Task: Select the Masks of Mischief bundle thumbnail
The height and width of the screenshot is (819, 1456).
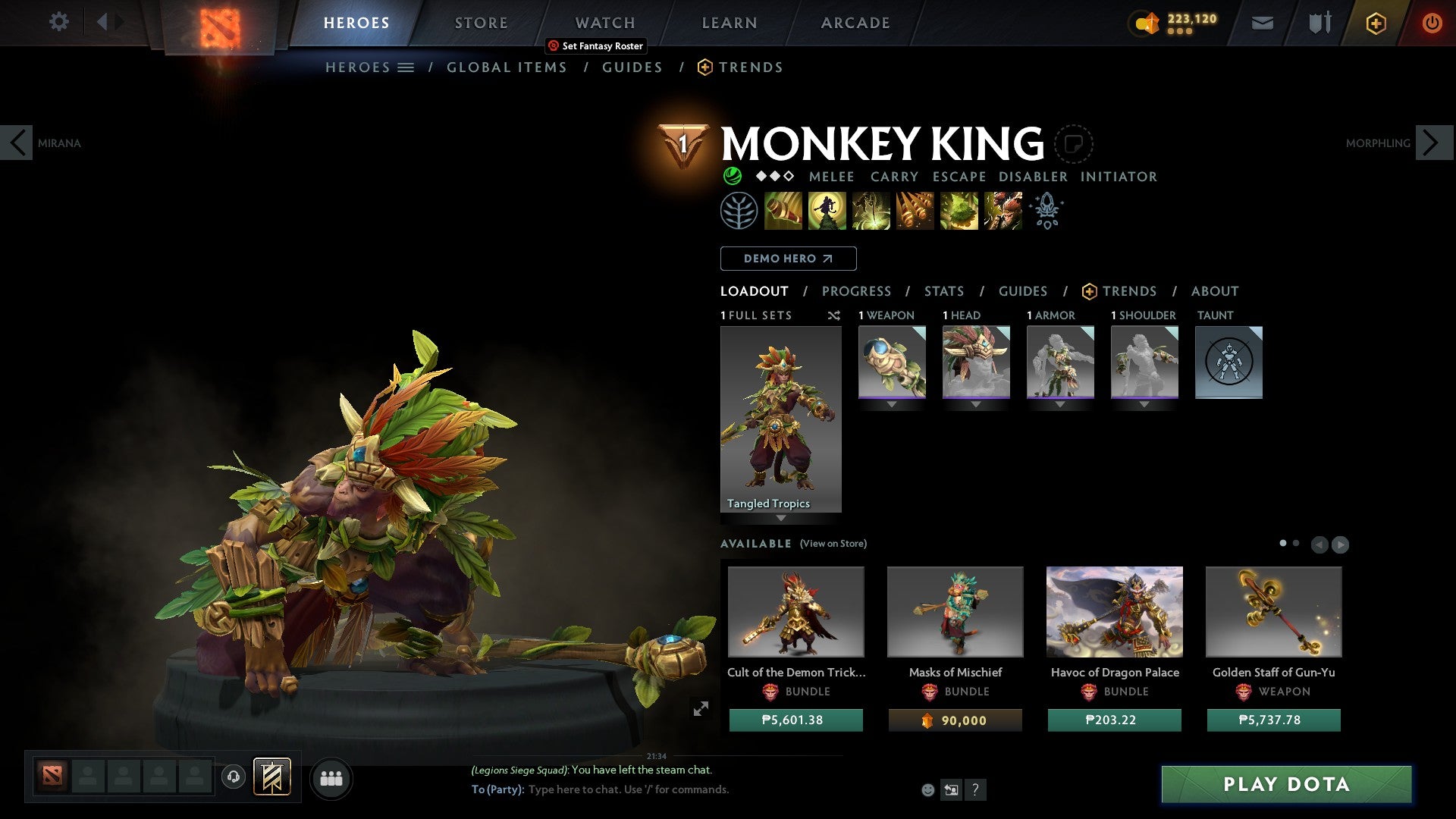Action: pos(955,611)
